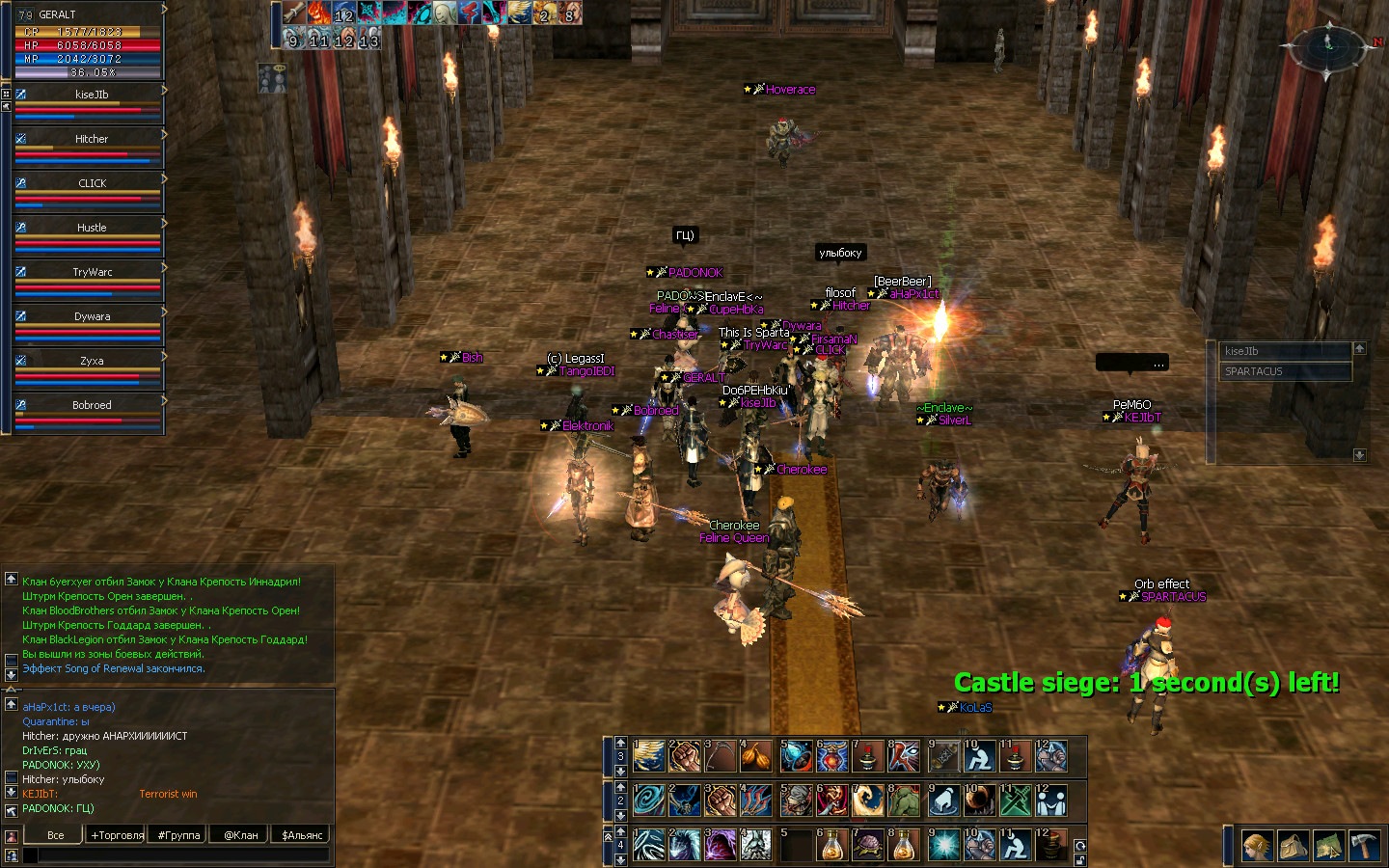Select SPARTACUS in the target list
The width and height of the screenshot is (1389, 868).
click(x=1285, y=371)
